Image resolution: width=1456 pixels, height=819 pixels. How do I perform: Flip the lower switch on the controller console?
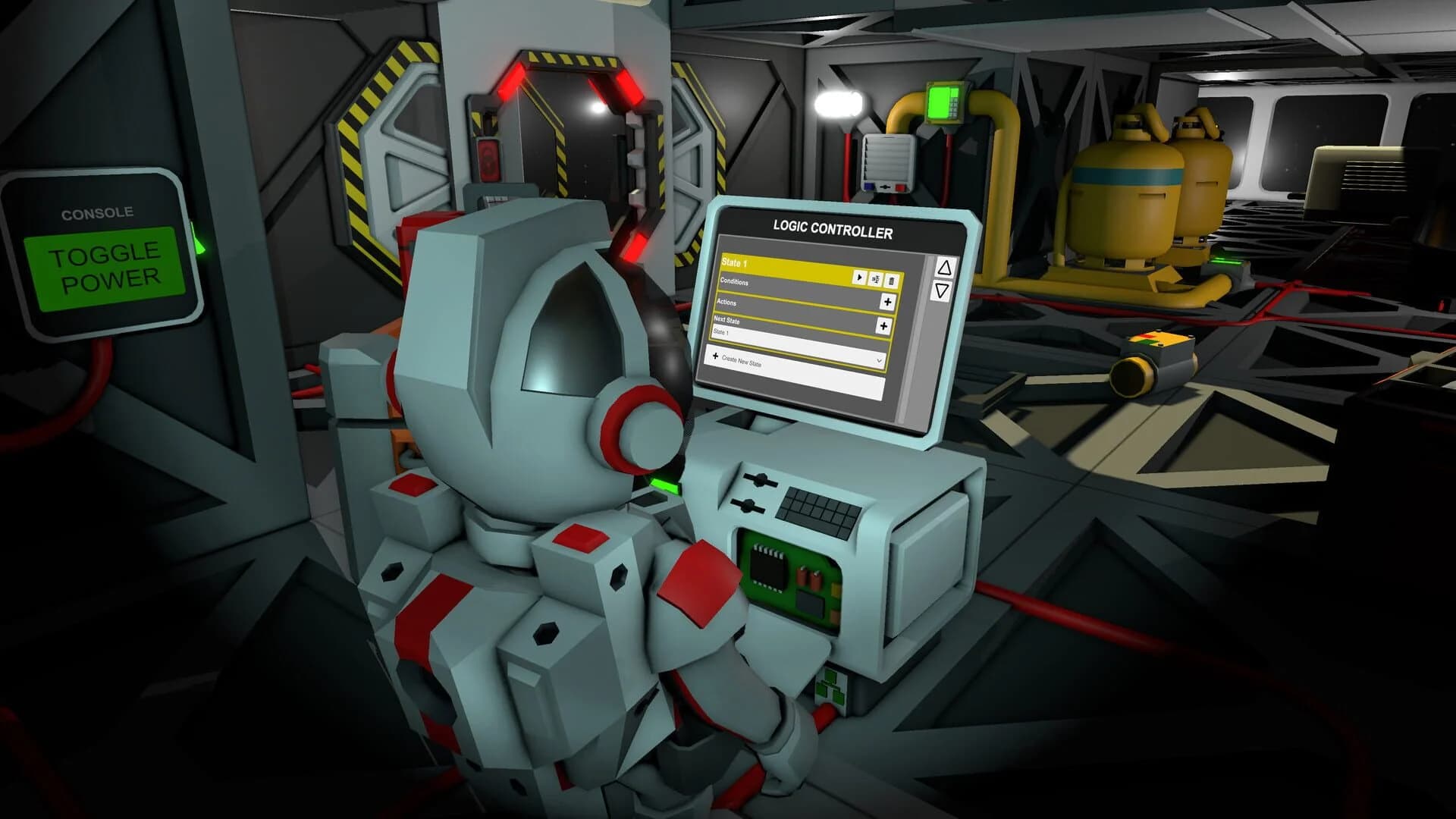click(748, 505)
